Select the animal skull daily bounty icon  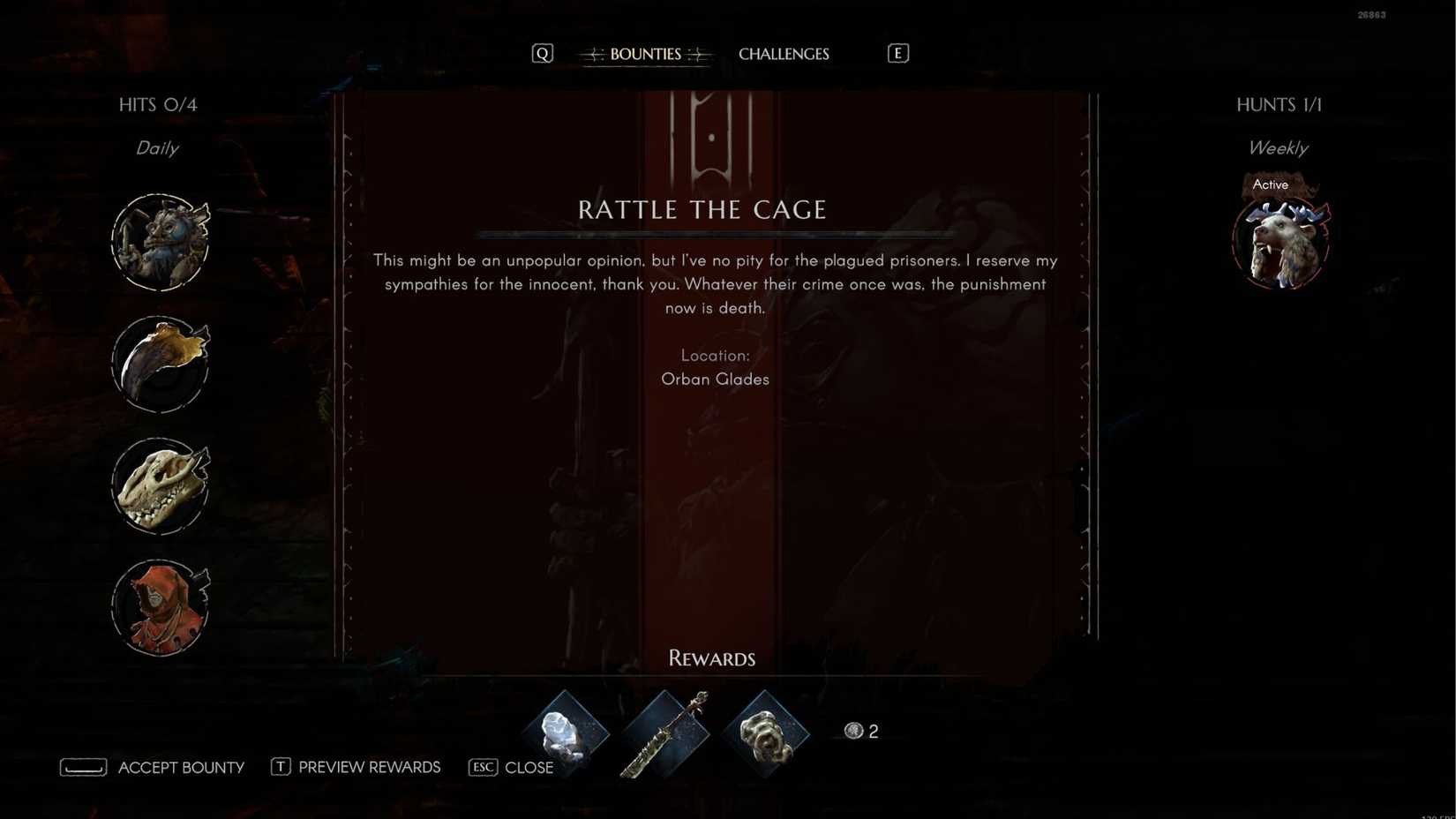pyautogui.click(x=161, y=485)
